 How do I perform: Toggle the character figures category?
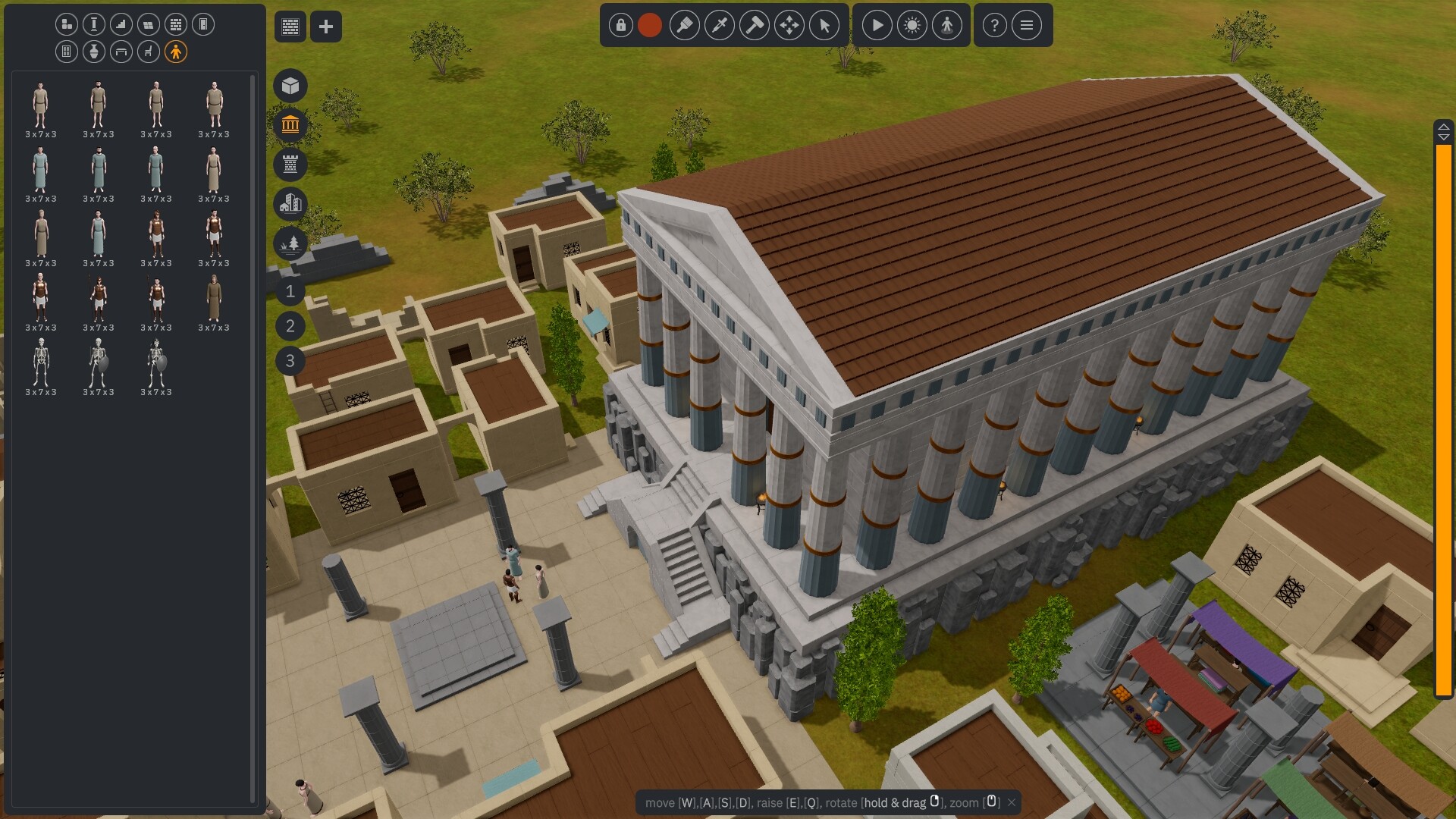point(176,52)
